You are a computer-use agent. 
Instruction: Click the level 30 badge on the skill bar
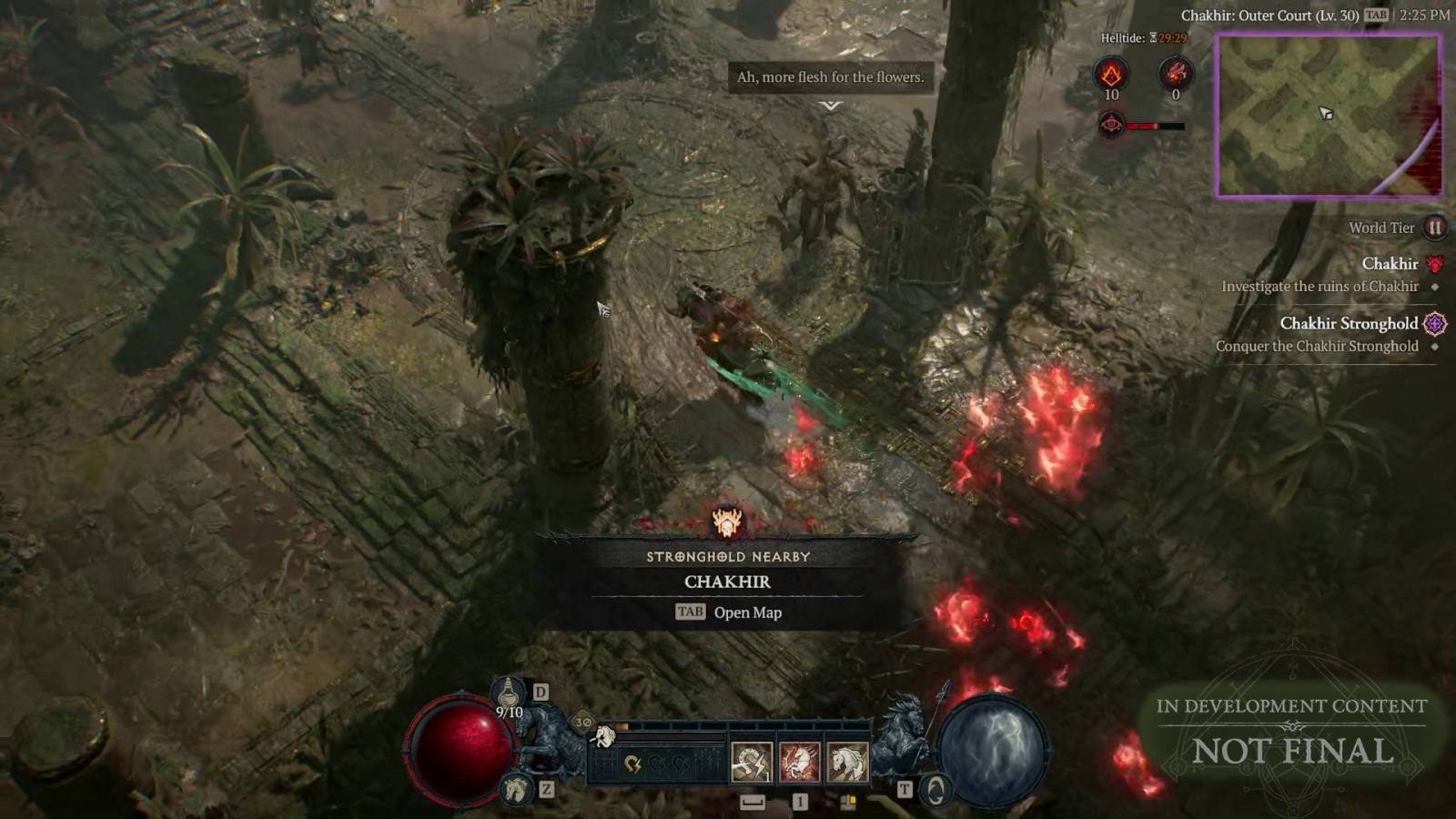[582, 721]
